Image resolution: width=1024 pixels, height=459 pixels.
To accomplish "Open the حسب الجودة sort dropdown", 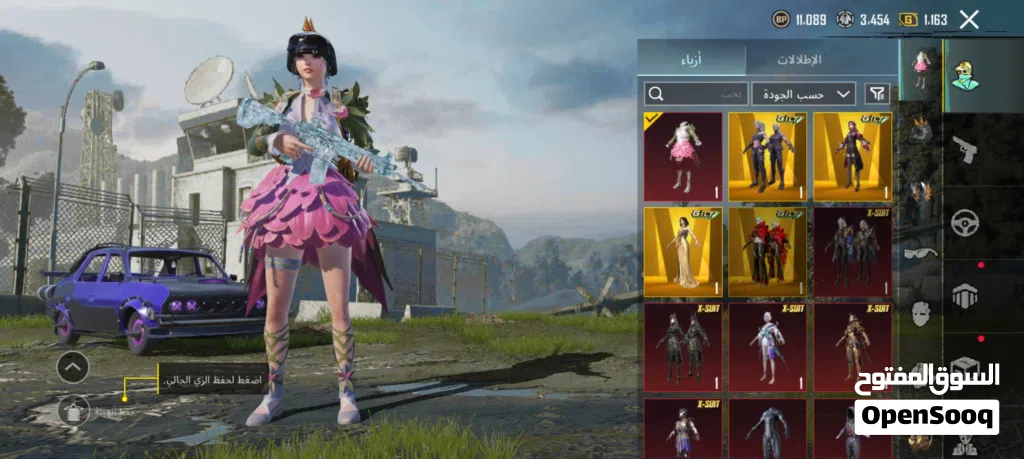I will tap(804, 94).
